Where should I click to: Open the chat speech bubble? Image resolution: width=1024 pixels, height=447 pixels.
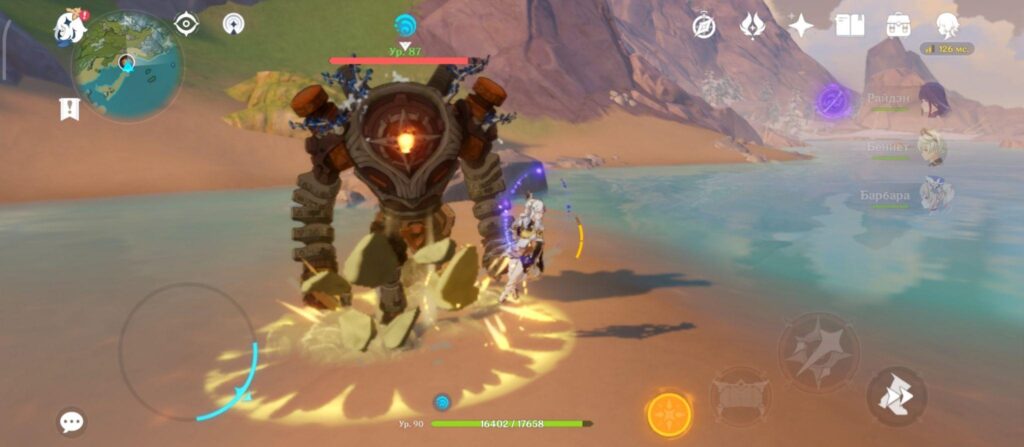tap(71, 421)
